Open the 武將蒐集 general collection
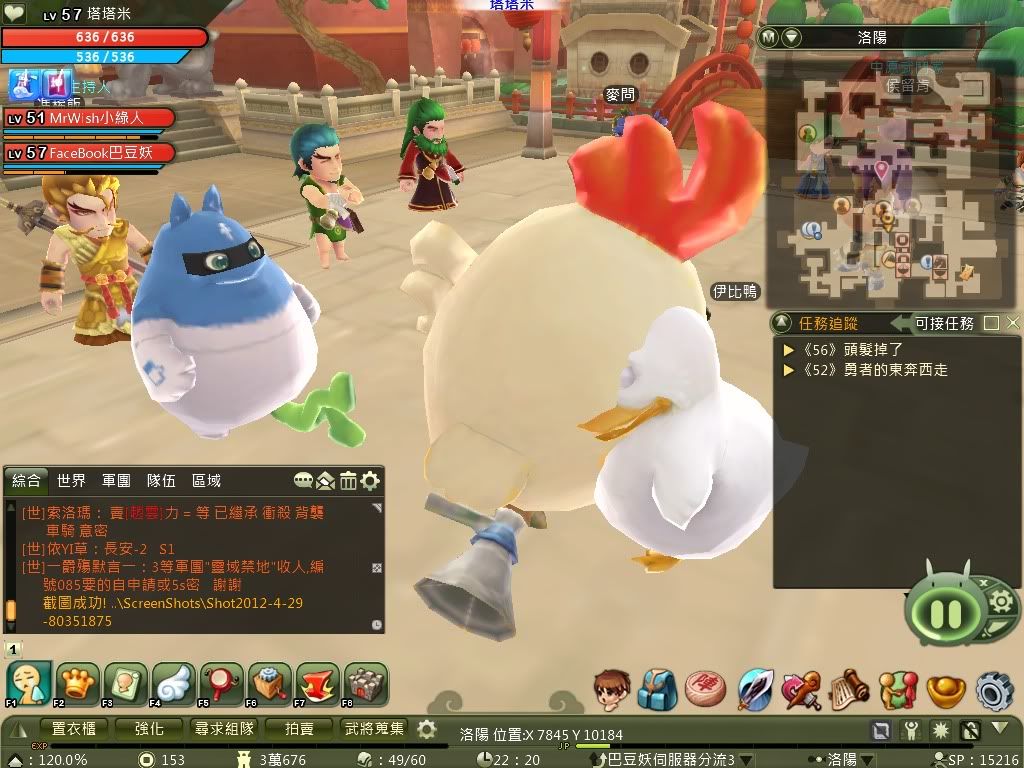 [375, 729]
